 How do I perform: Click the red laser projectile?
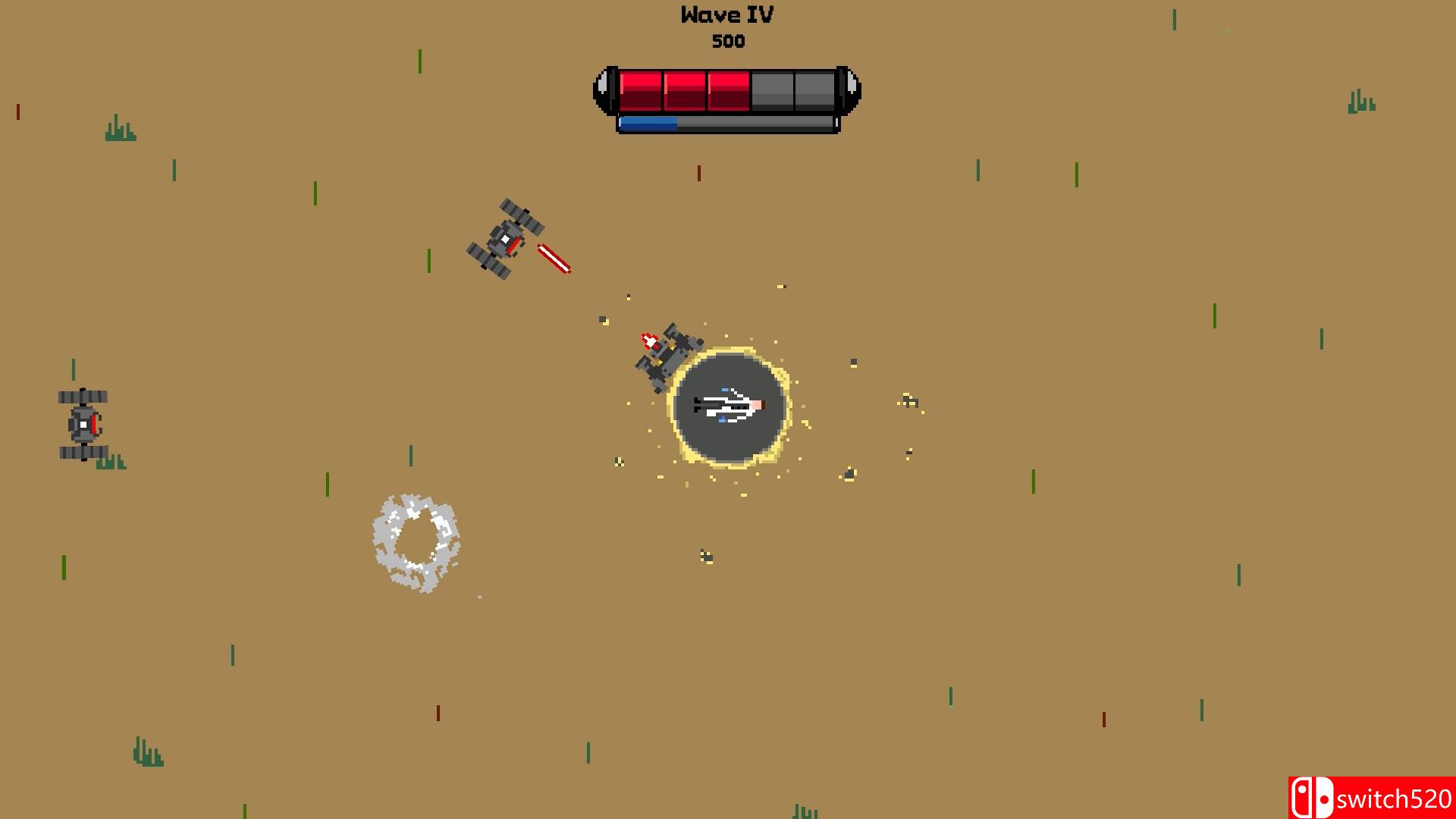tap(552, 259)
